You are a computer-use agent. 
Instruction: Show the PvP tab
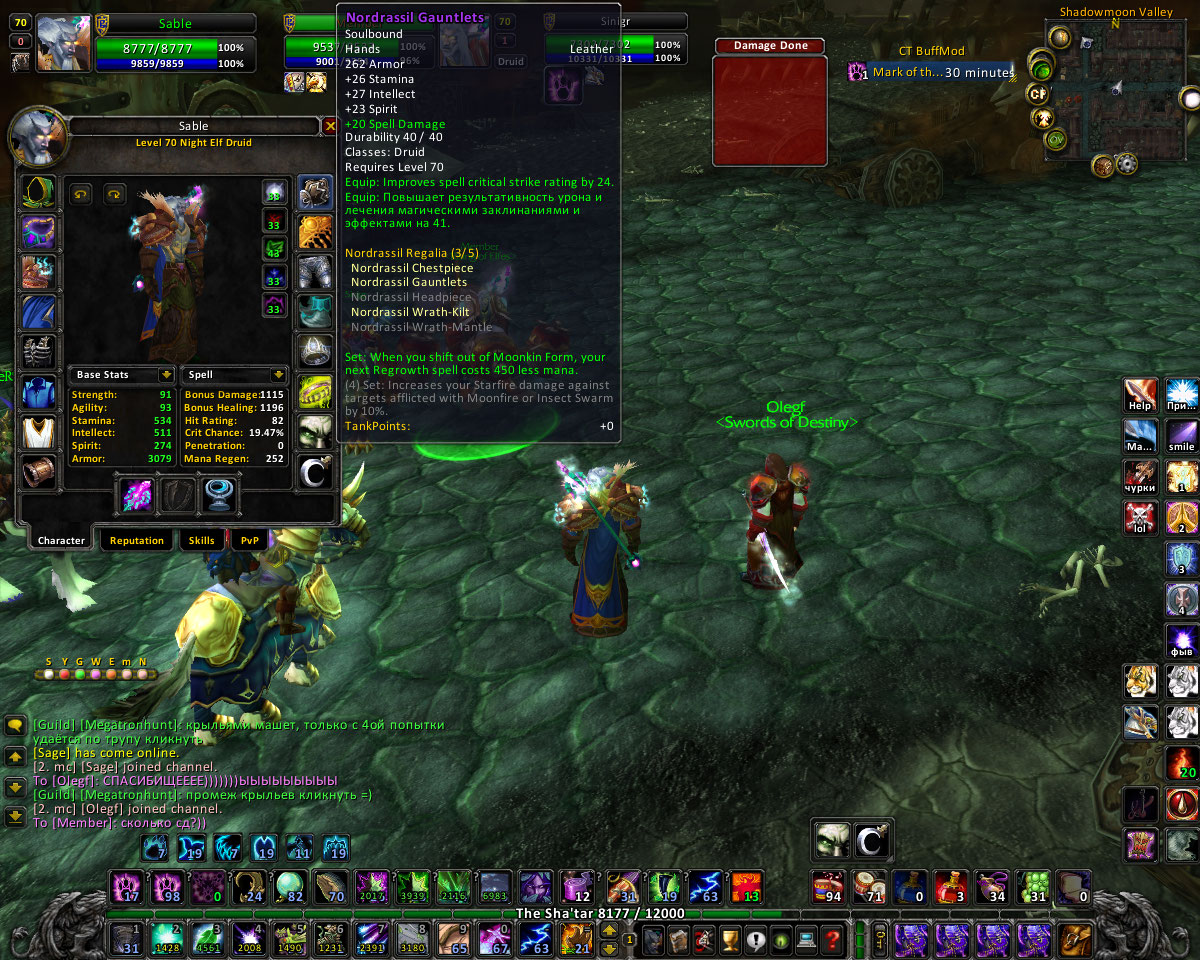point(249,540)
